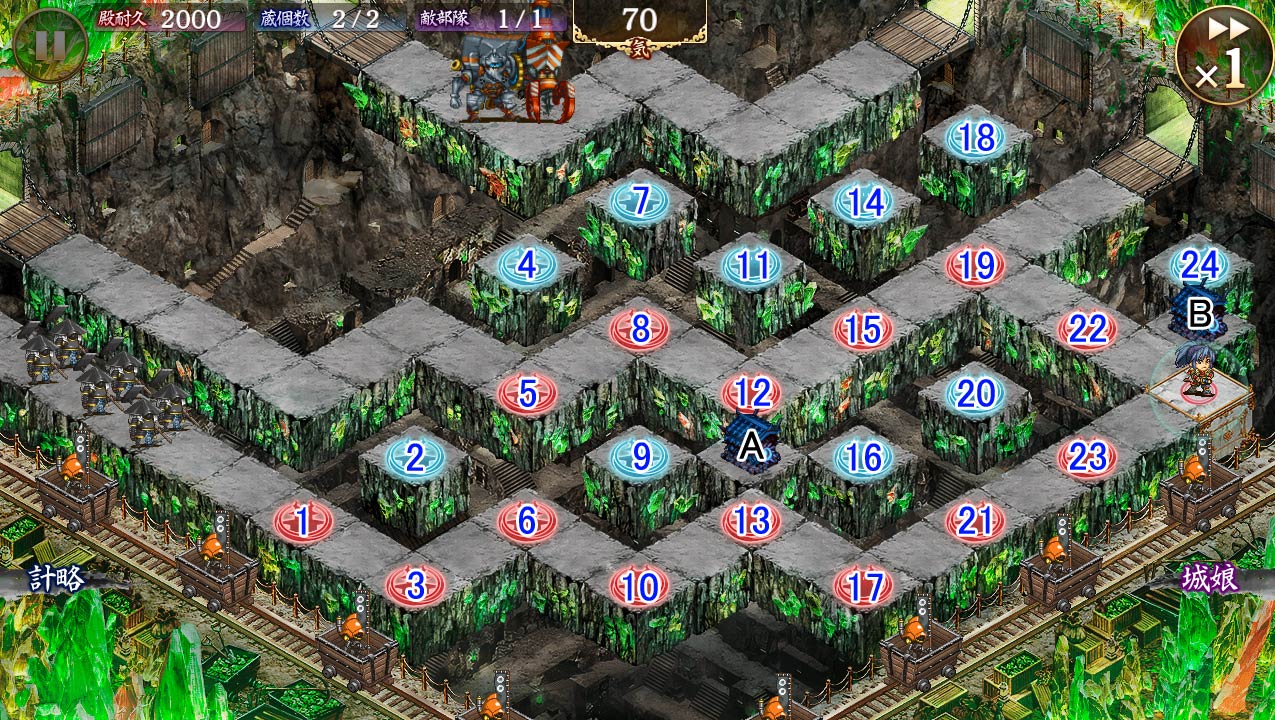This screenshot has width=1275, height=720.
Task: Select red placement tile 10
Action: 639,586
